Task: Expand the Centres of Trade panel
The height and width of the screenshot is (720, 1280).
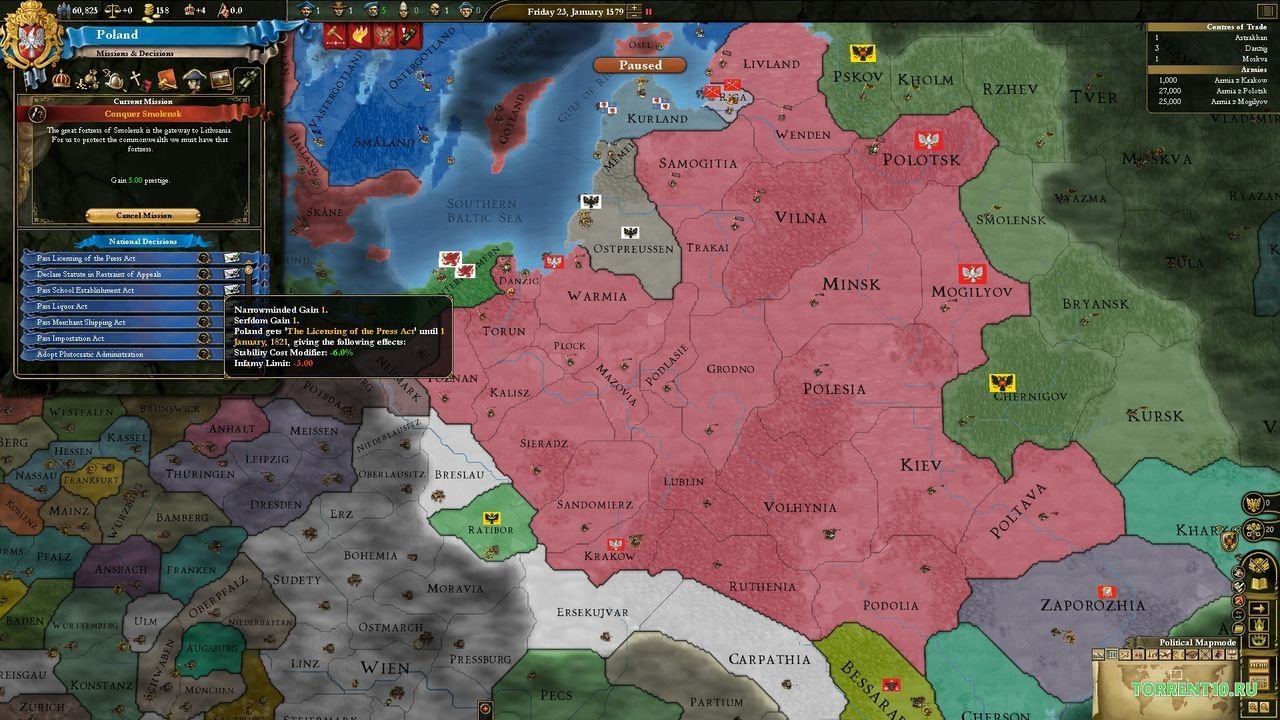Action: (x=1237, y=27)
